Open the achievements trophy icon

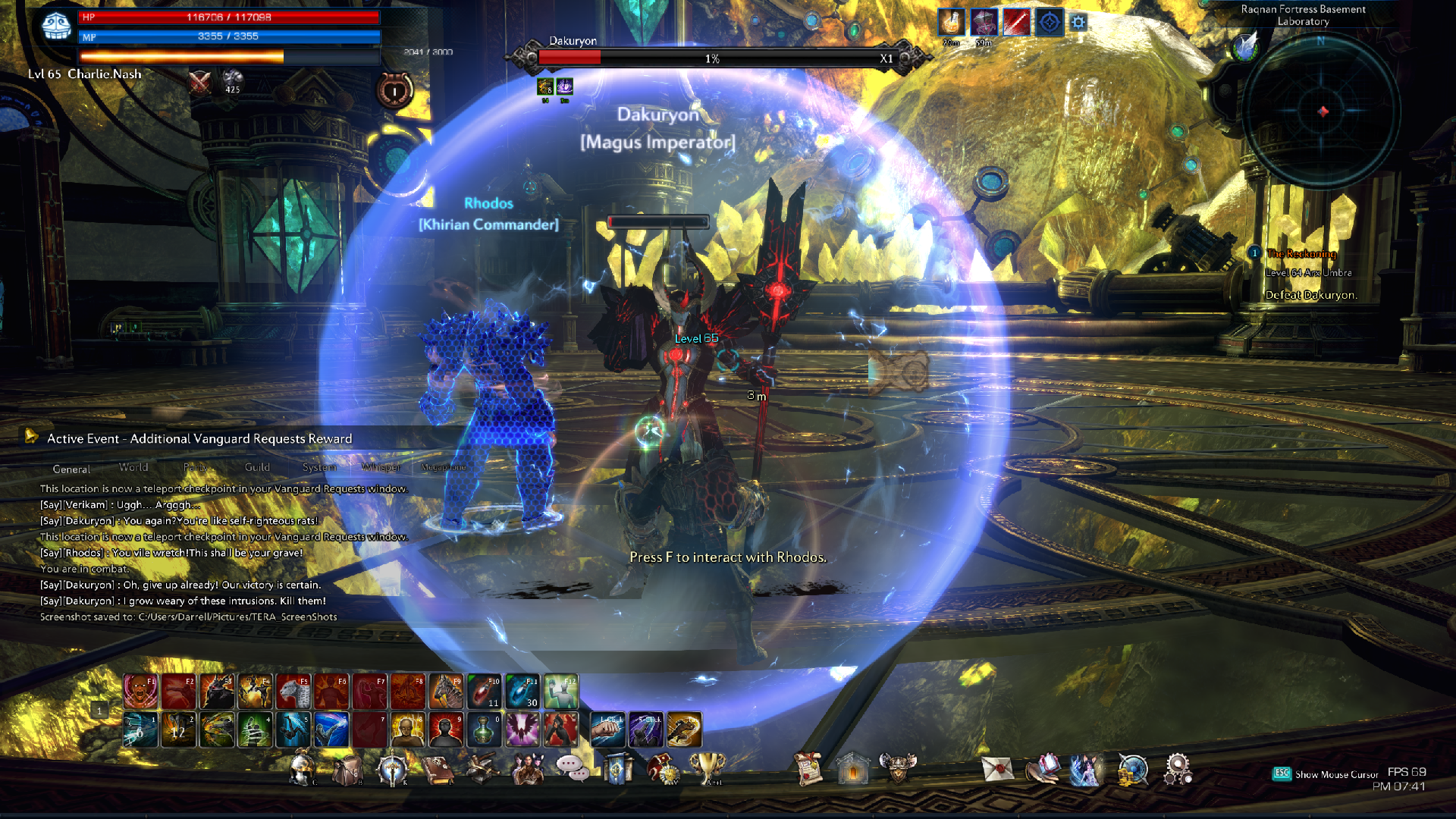708,769
